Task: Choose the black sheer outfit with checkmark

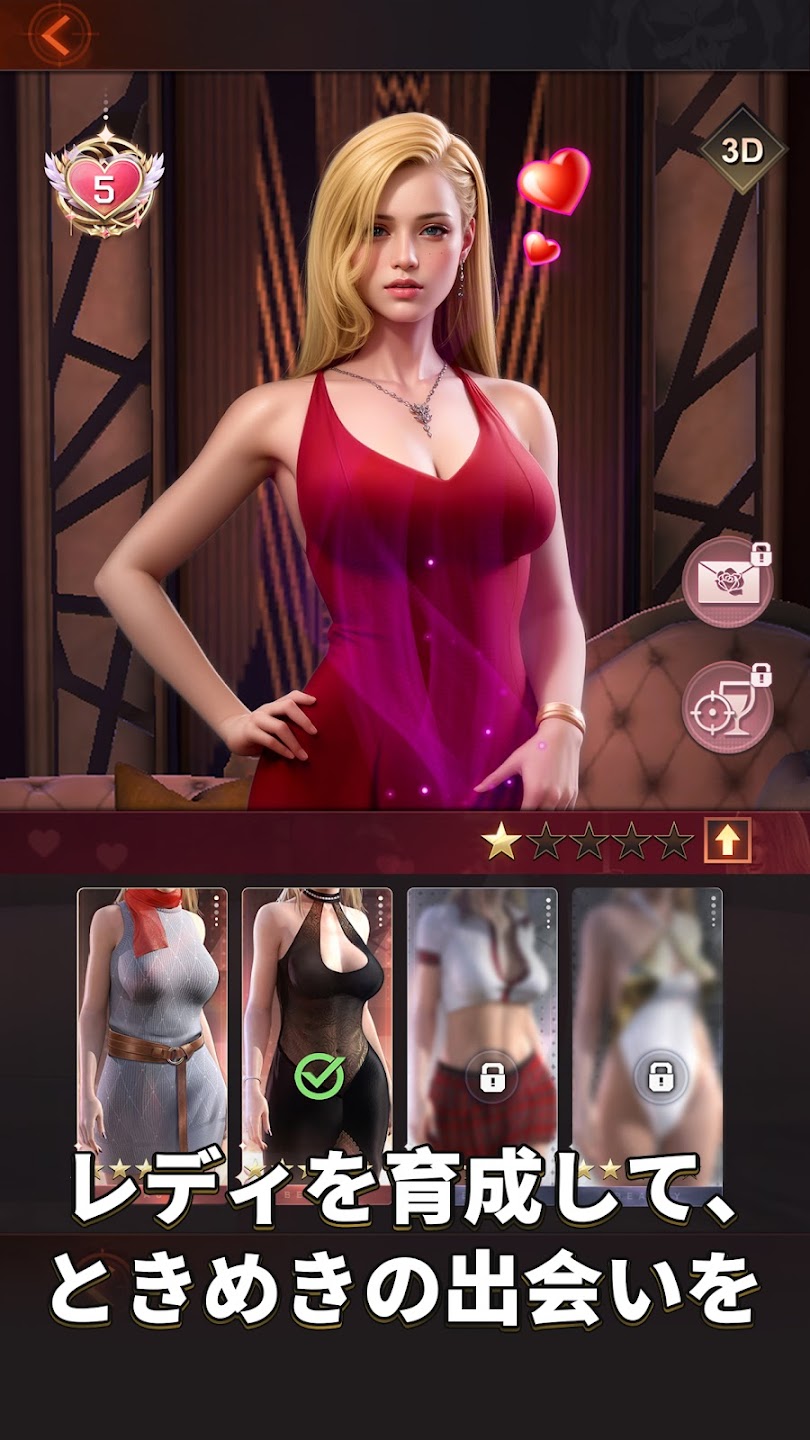Action: point(317,1030)
